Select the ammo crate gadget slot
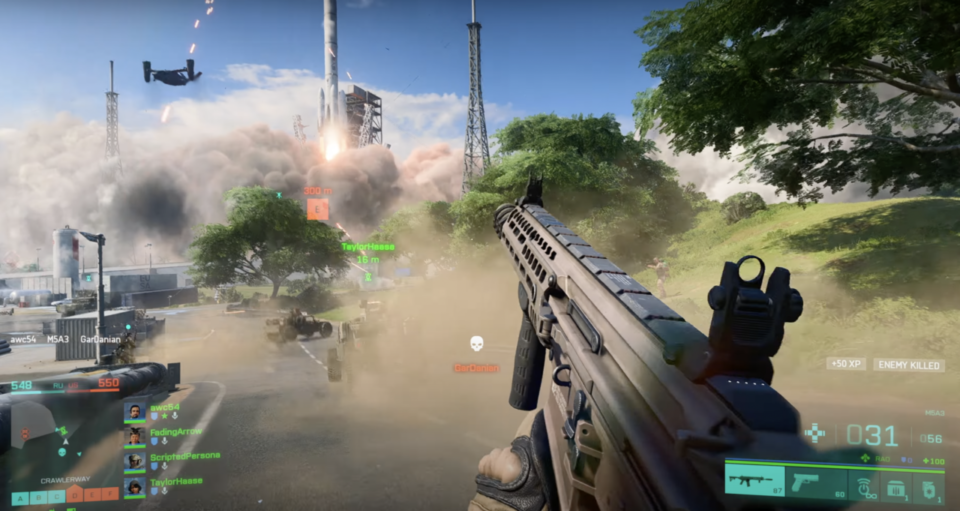Image resolution: width=960 pixels, height=511 pixels. click(896, 484)
